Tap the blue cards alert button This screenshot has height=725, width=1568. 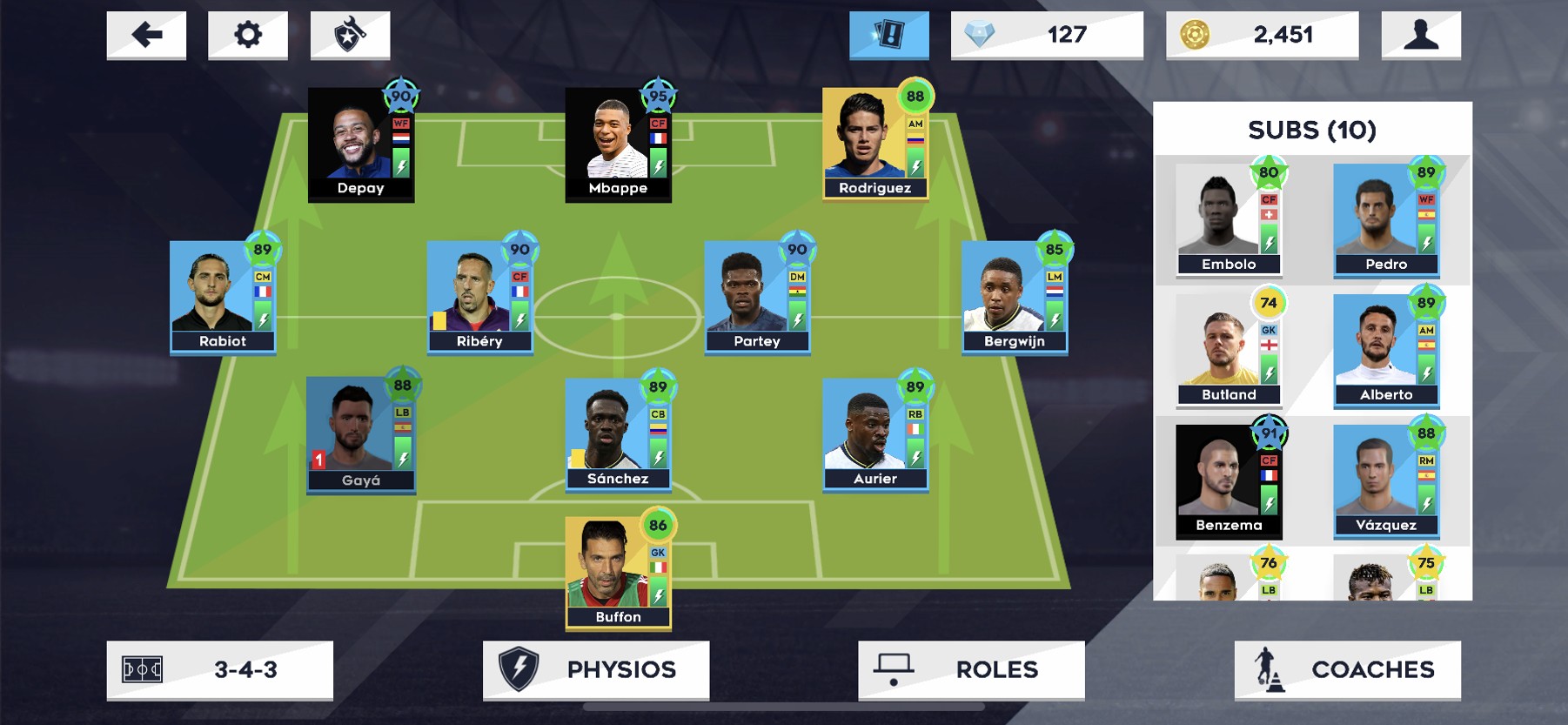pyautogui.click(x=888, y=35)
